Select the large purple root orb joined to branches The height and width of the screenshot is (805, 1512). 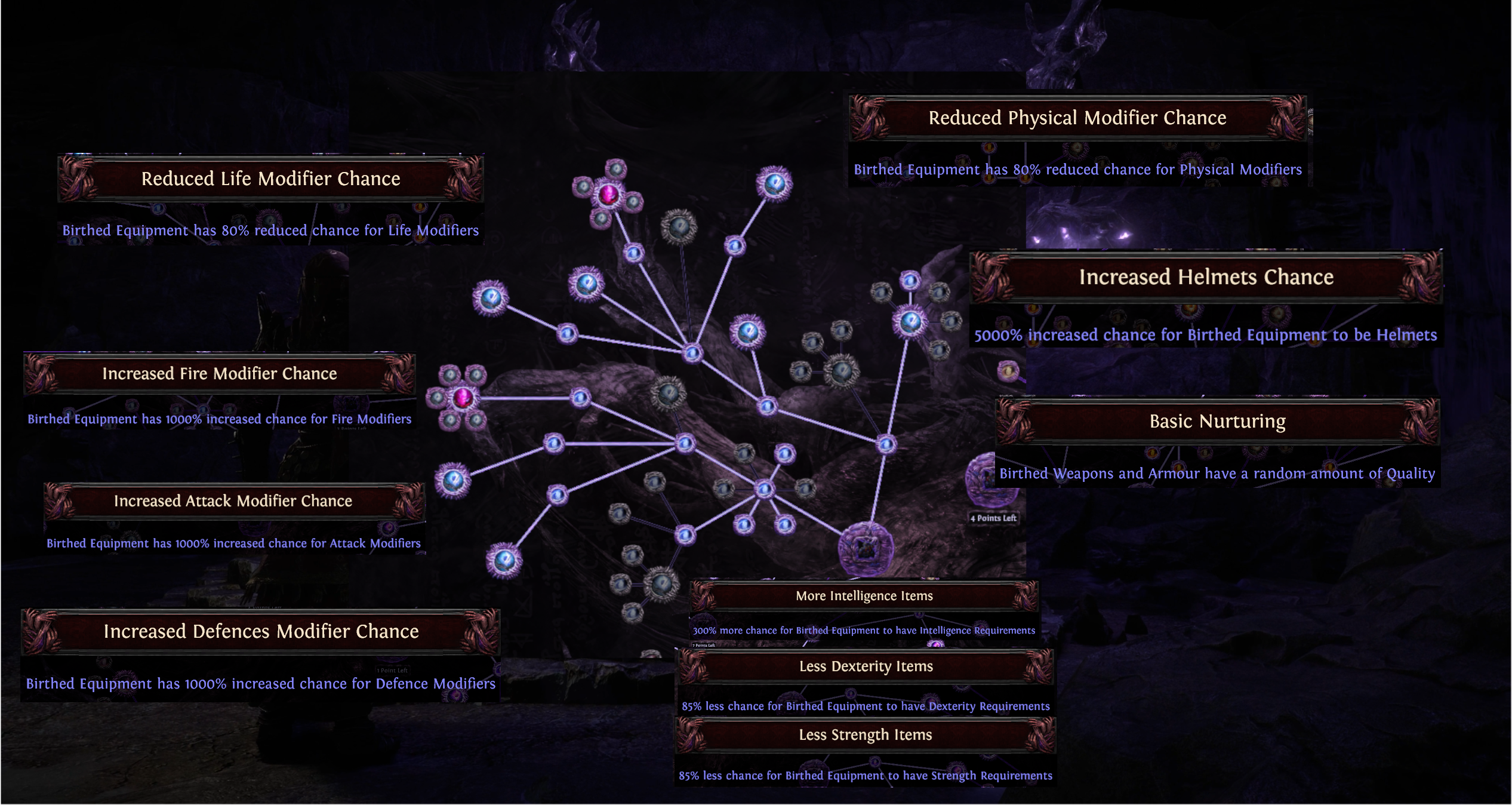click(866, 548)
